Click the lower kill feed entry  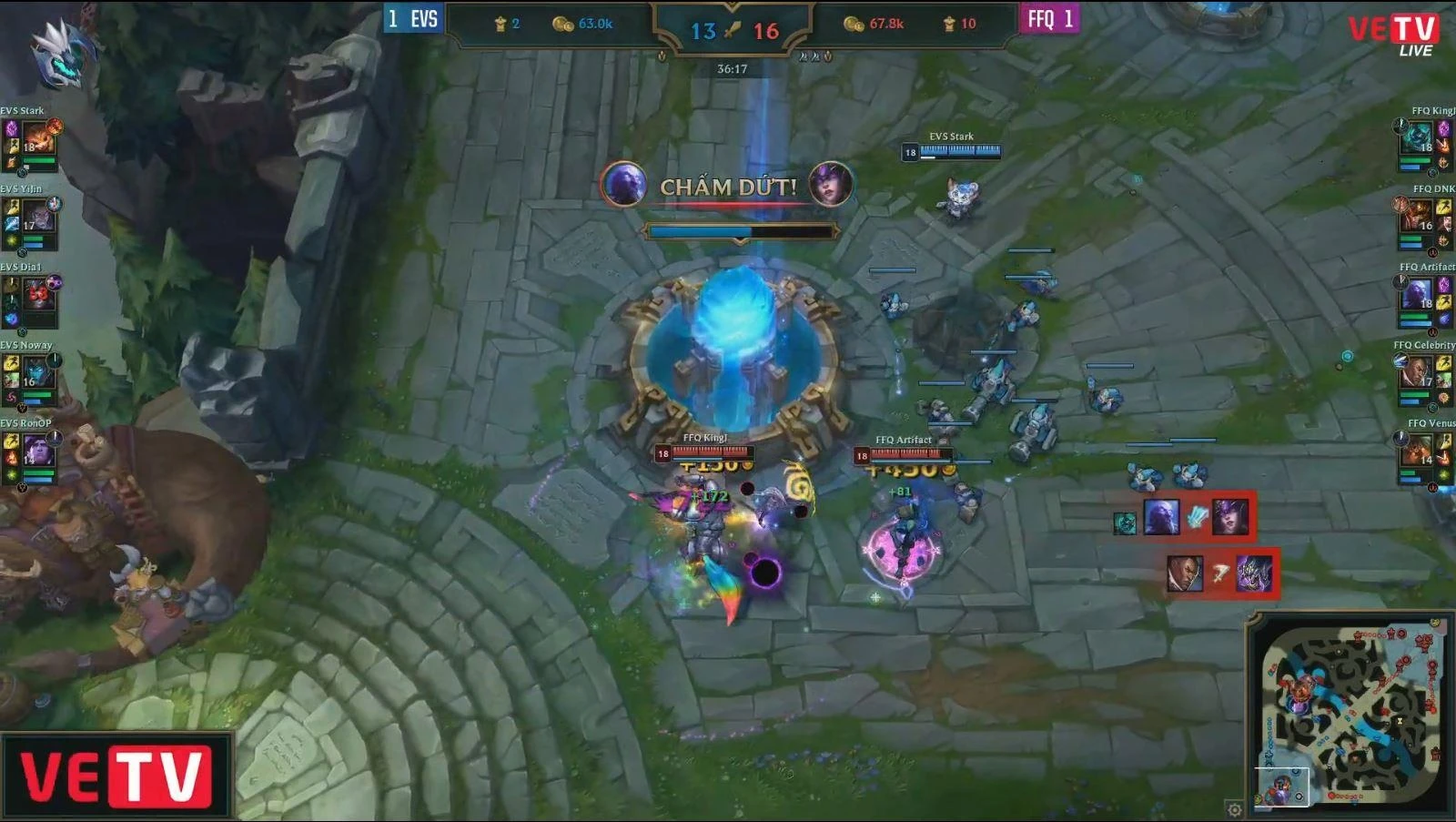(x=1221, y=573)
